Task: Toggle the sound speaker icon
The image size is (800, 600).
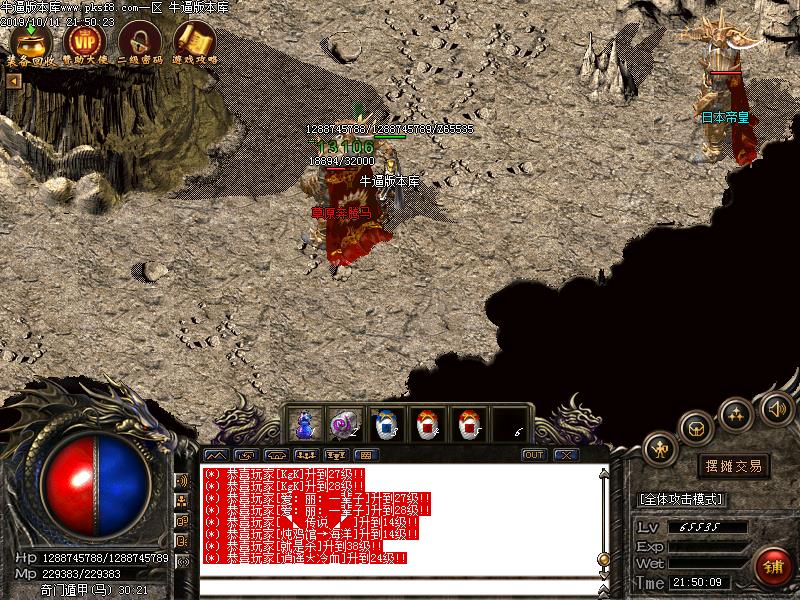Action: tap(776, 408)
